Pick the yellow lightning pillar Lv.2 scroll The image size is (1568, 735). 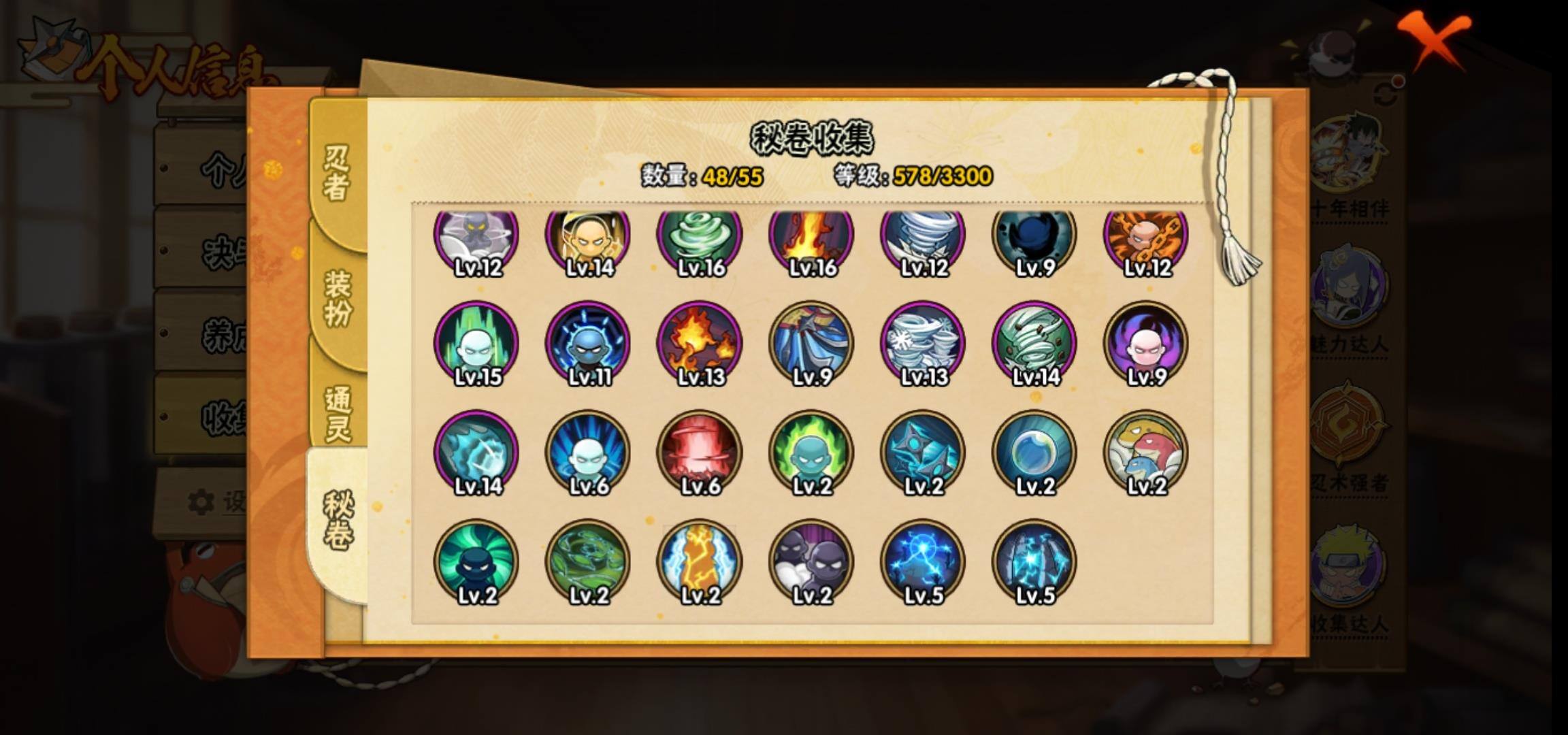point(700,561)
